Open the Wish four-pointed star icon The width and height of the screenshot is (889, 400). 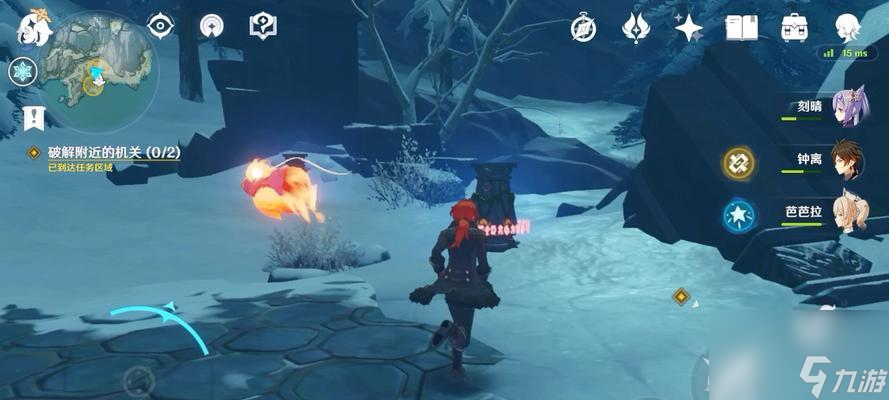(x=688, y=28)
